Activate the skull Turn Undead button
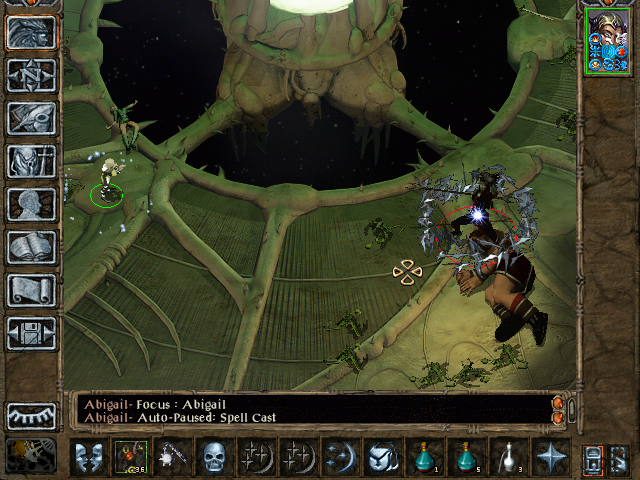This screenshot has width=640, height=480. pyautogui.click(x=214, y=457)
